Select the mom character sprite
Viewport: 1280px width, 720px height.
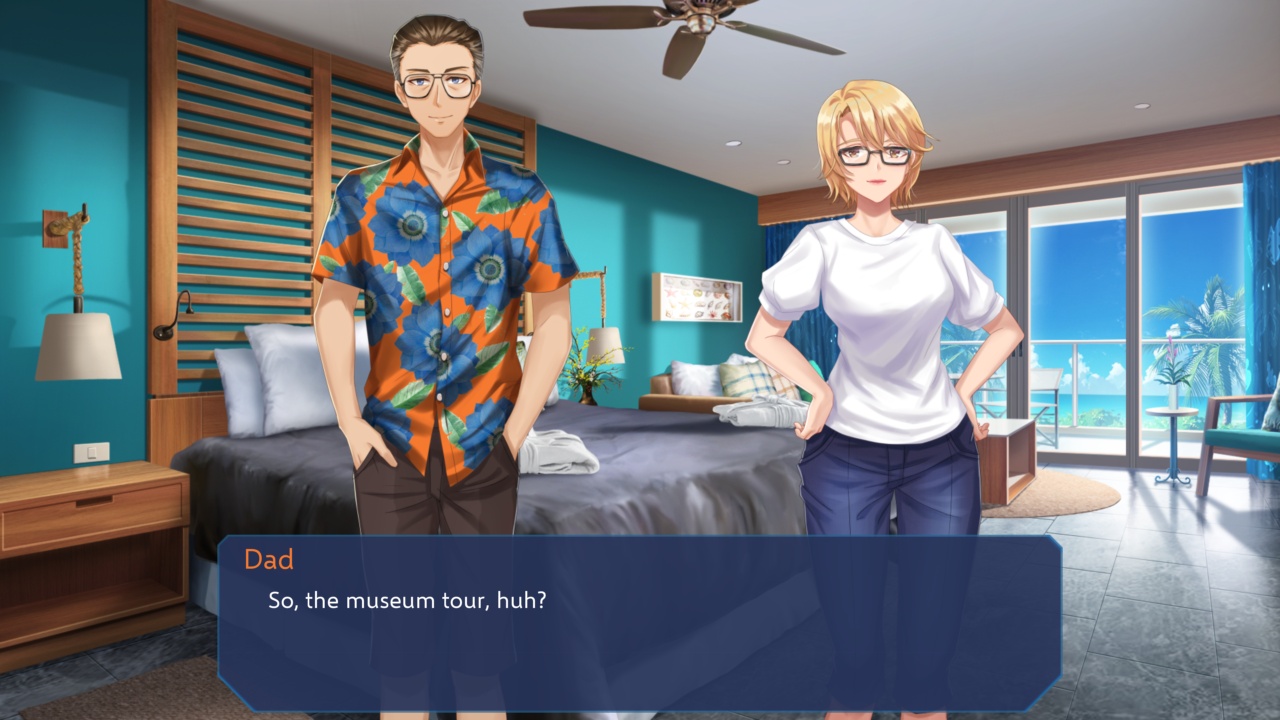click(x=880, y=300)
